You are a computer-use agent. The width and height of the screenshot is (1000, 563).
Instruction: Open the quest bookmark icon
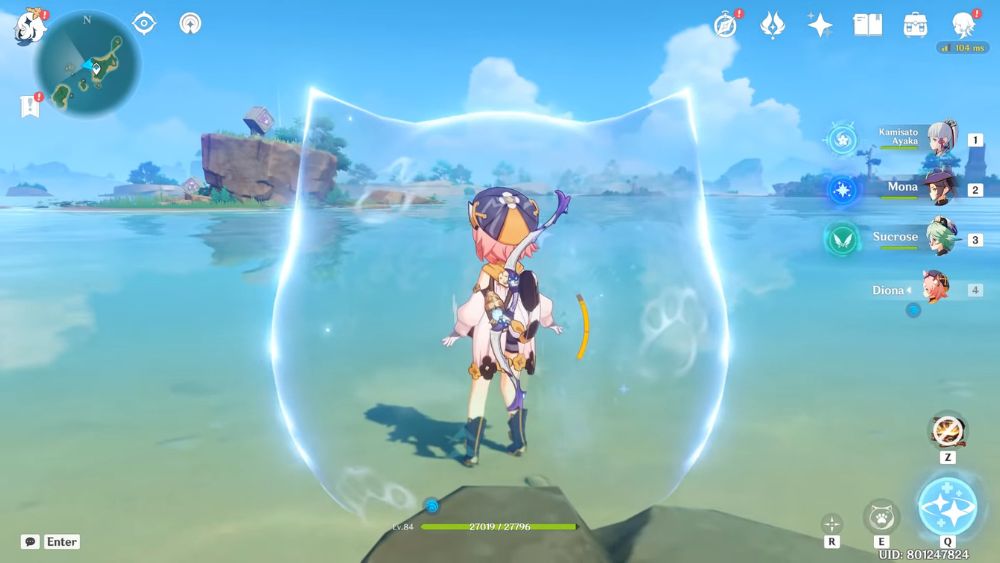pyautogui.click(x=29, y=105)
